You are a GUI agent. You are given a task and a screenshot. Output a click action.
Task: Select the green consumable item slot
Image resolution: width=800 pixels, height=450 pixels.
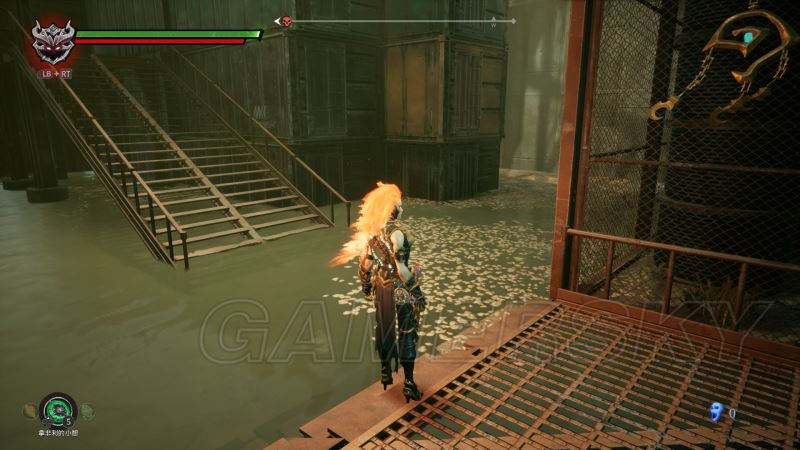[58, 409]
